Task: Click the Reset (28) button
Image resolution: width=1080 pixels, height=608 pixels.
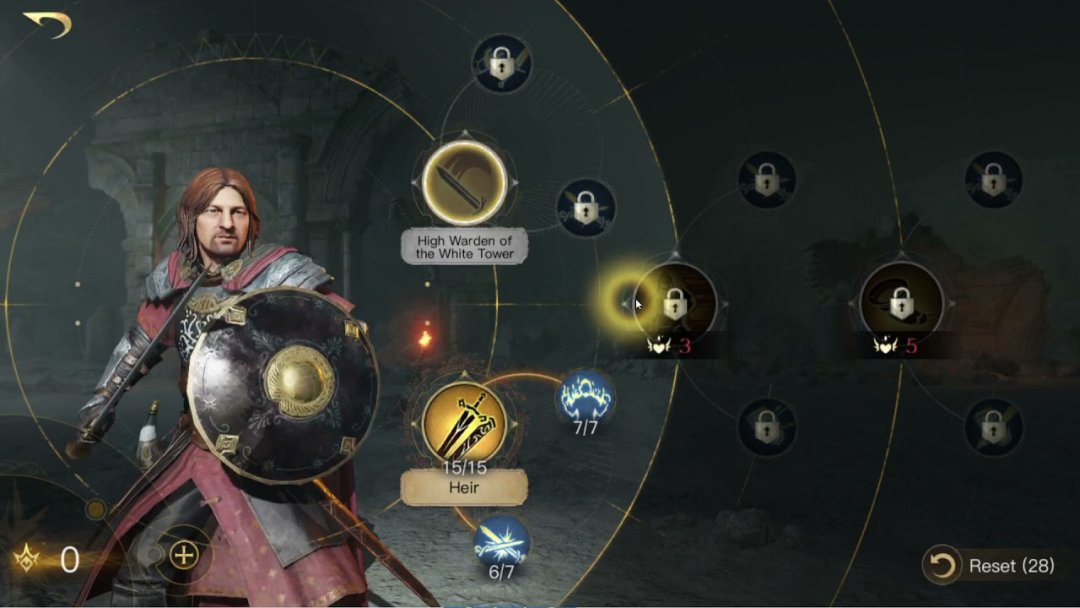Action: pyautogui.click(x=993, y=566)
